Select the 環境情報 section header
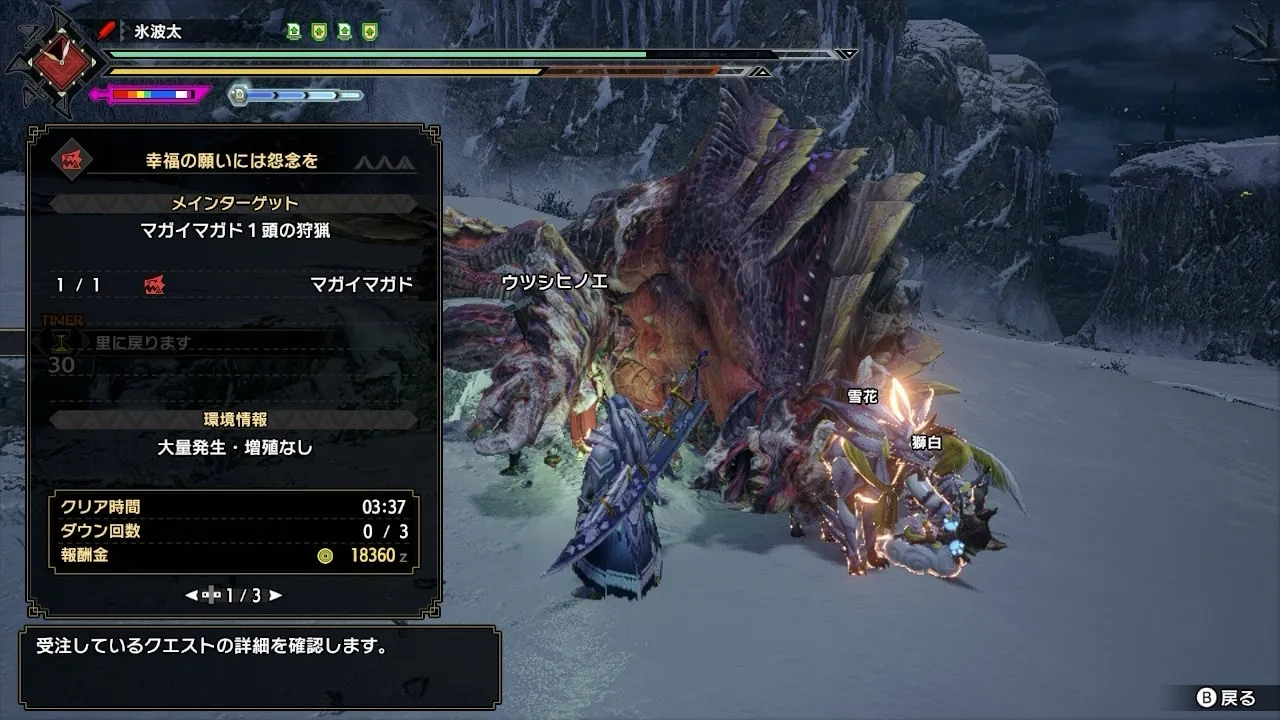The width and height of the screenshot is (1280, 720). pos(234,419)
